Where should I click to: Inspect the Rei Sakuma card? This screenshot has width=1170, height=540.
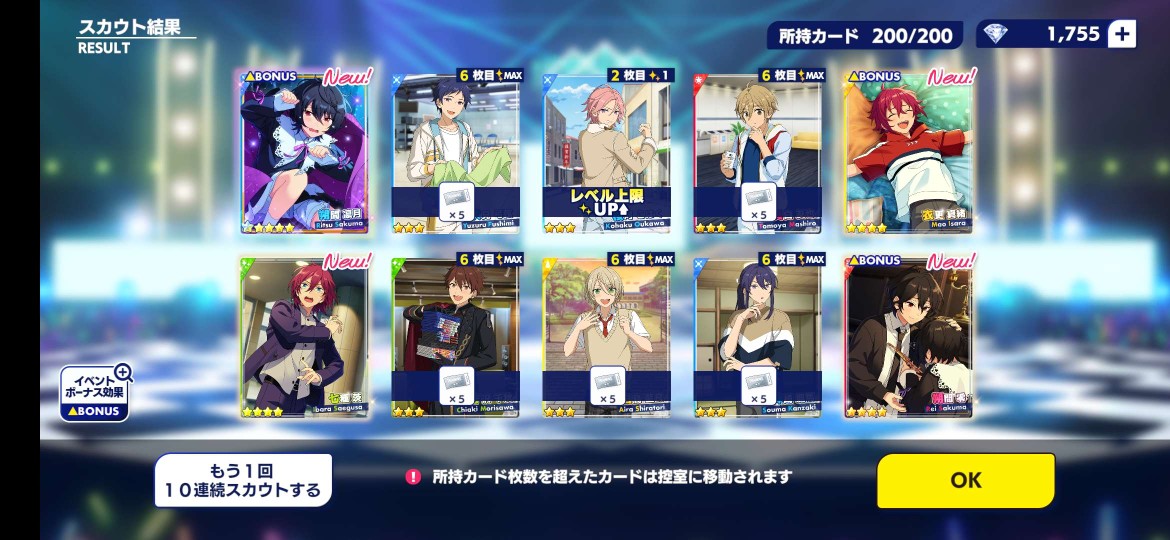(x=907, y=337)
